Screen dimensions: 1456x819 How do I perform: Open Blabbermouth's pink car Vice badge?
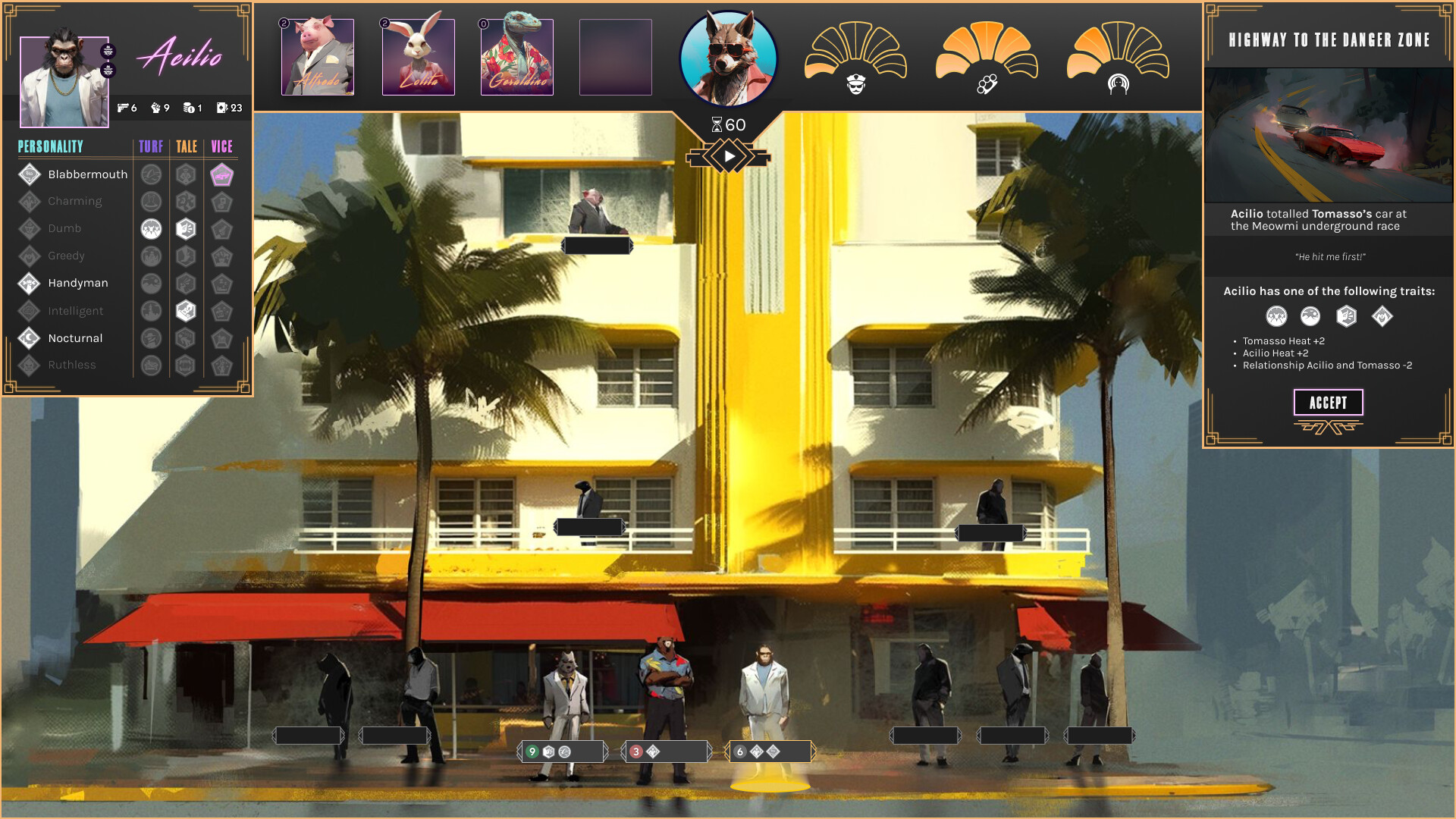[x=222, y=174]
